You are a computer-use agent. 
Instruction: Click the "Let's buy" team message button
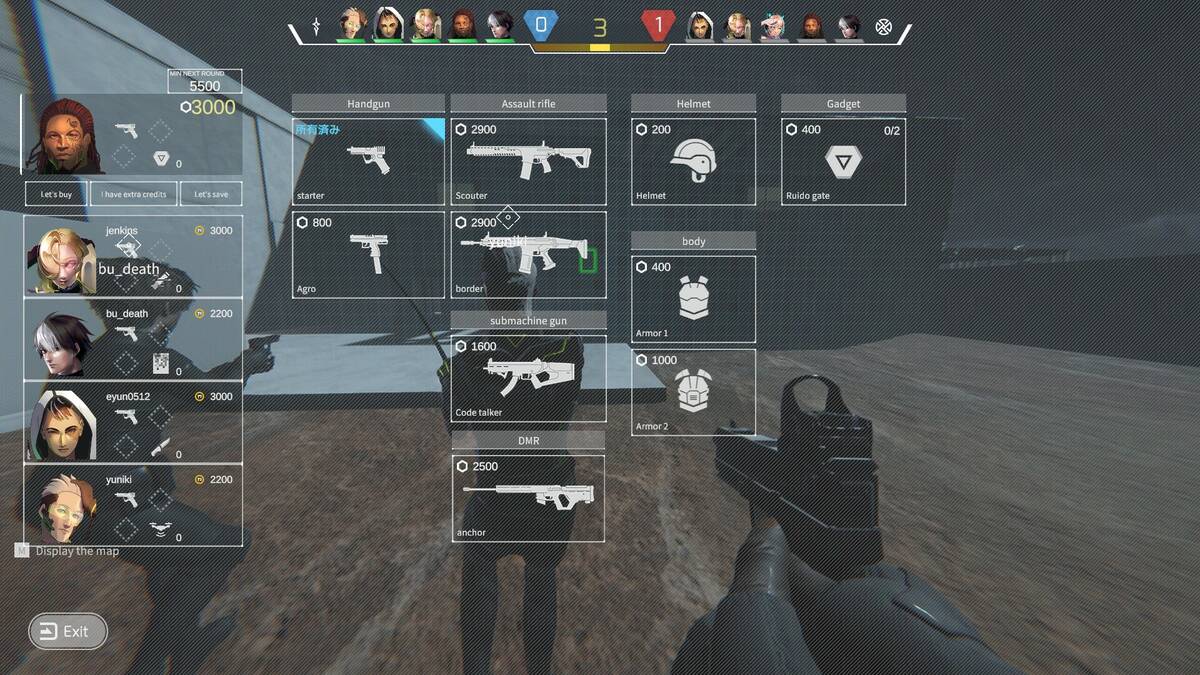coord(56,194)
